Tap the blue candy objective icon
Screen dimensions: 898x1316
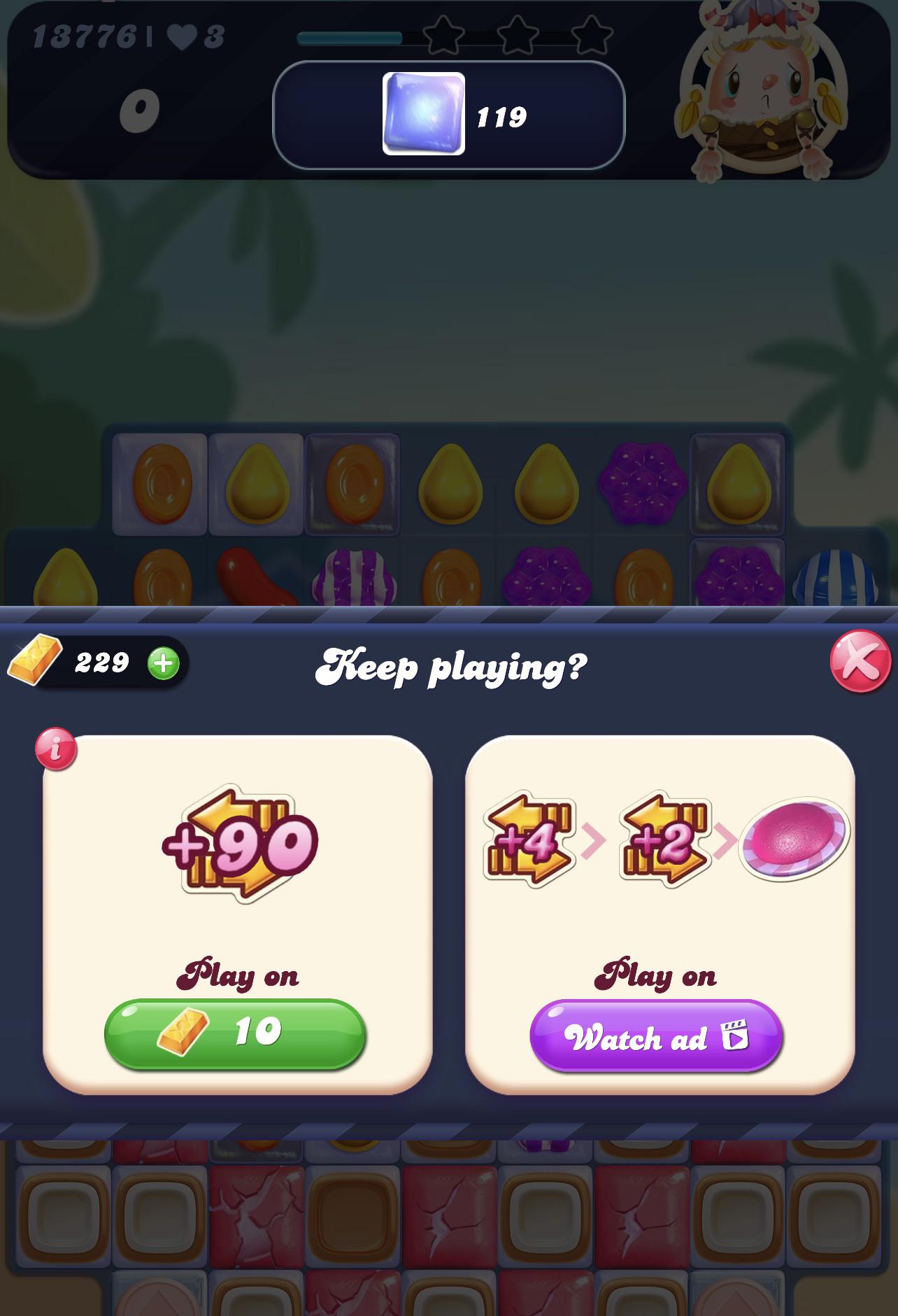tap(422, 112)
